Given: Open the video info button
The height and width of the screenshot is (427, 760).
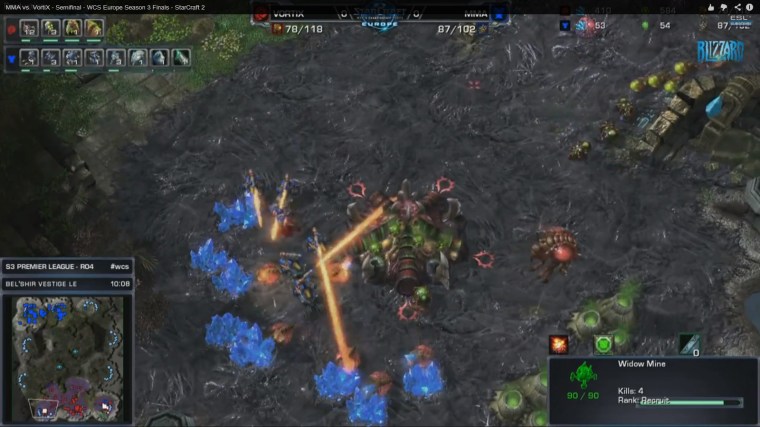Looking at the screenshot, I should coord(750,7).
